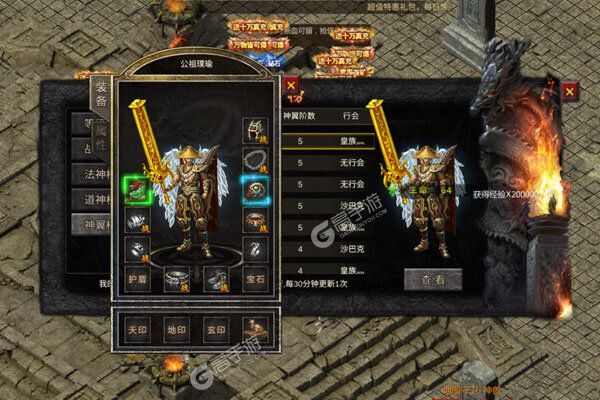Switch to the 装备 equipment tab
The height and width of the screenshot is (400, 600).
coord(100,95)
